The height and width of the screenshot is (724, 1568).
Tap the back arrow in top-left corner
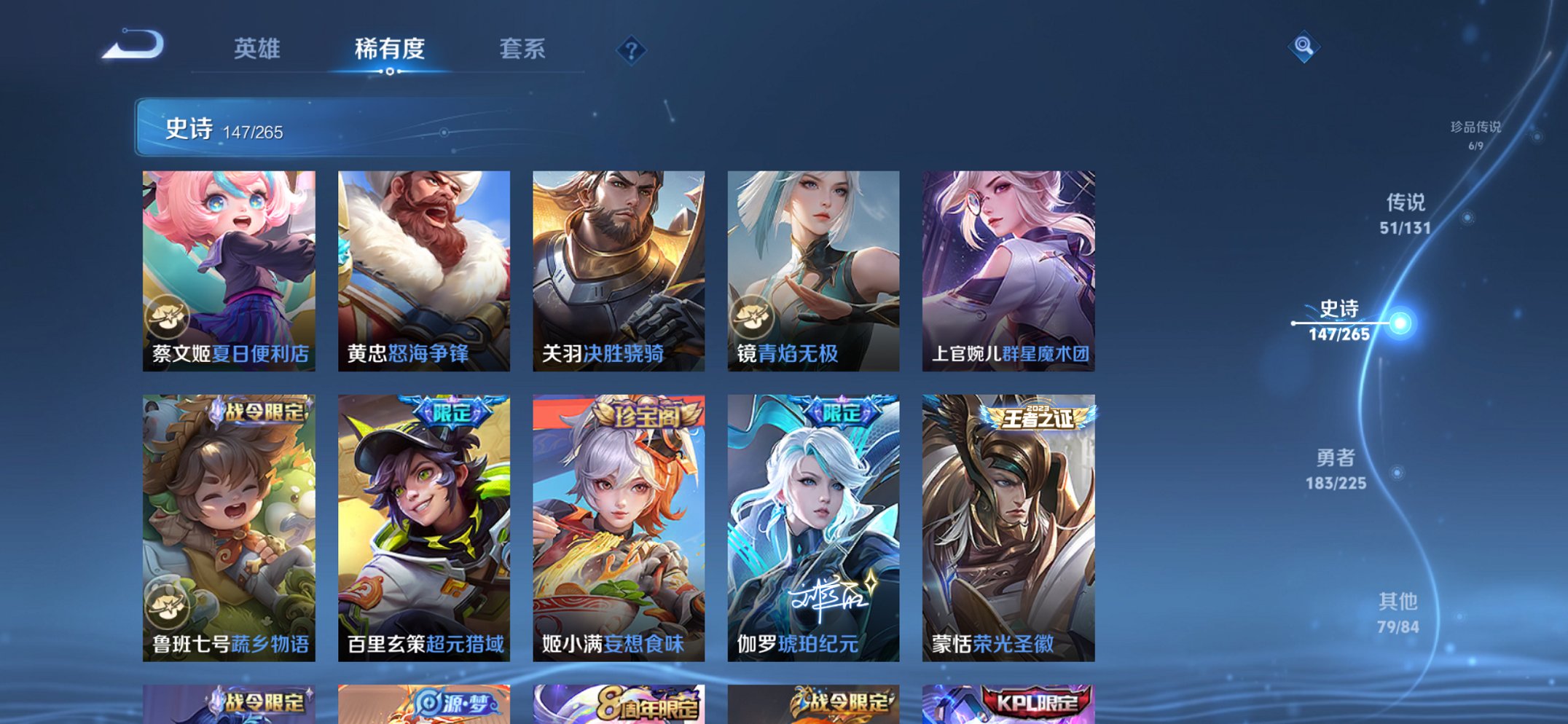click(130, 46)
